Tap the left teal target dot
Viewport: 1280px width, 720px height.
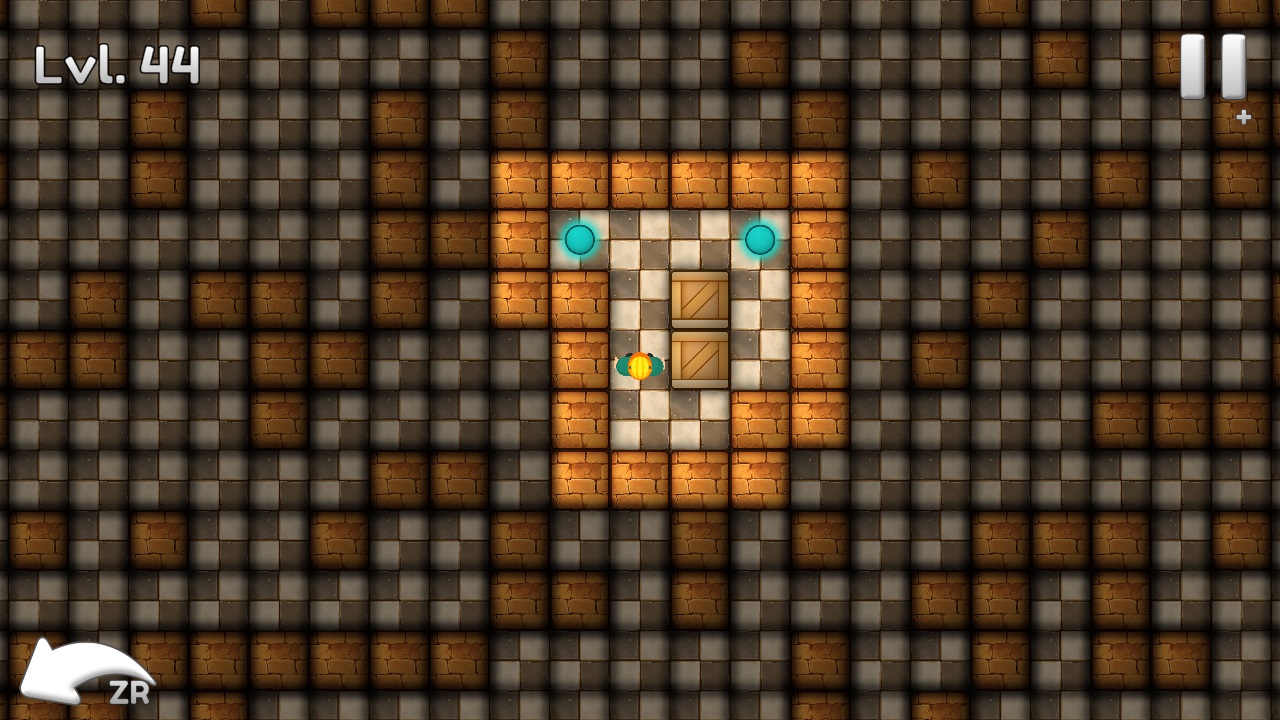pos(580,238)
